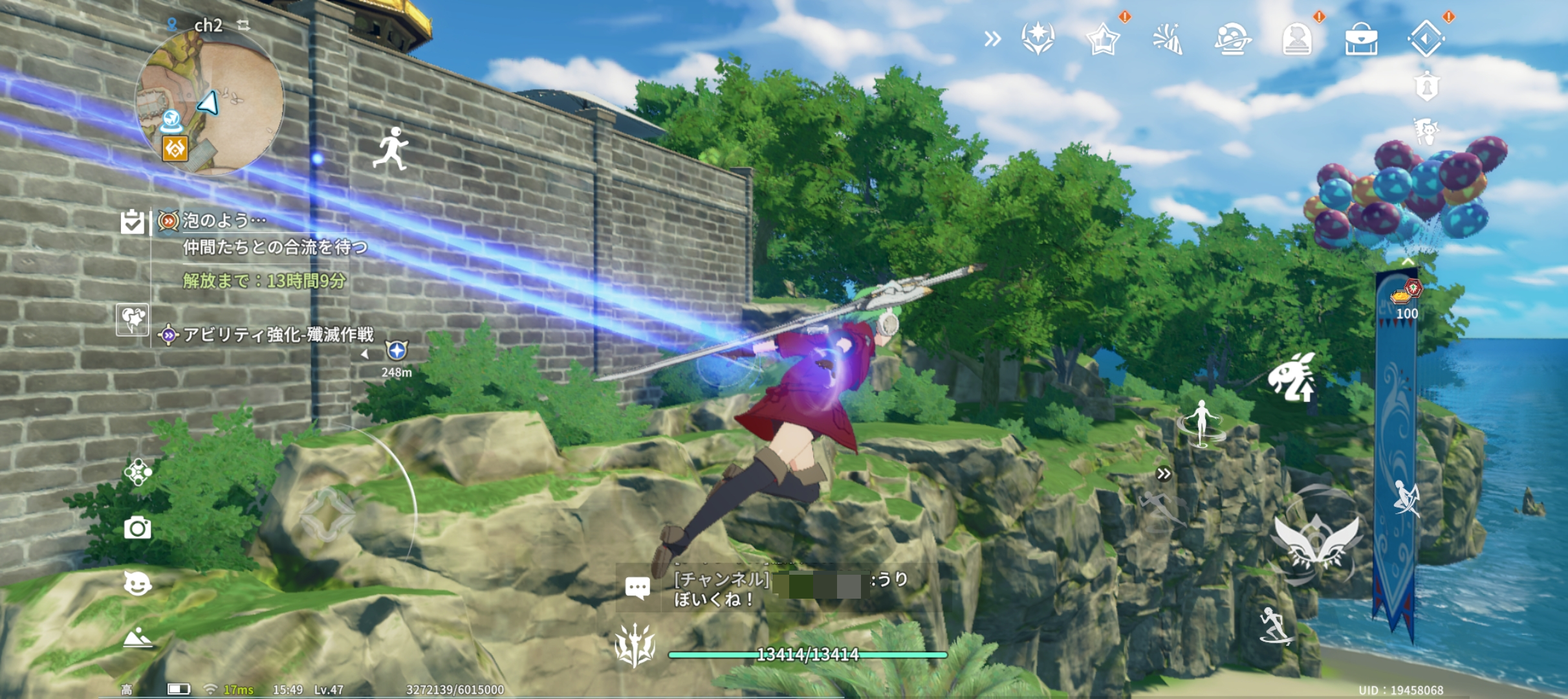
Task: Open the circular minimap
Action: click(209, 104)
